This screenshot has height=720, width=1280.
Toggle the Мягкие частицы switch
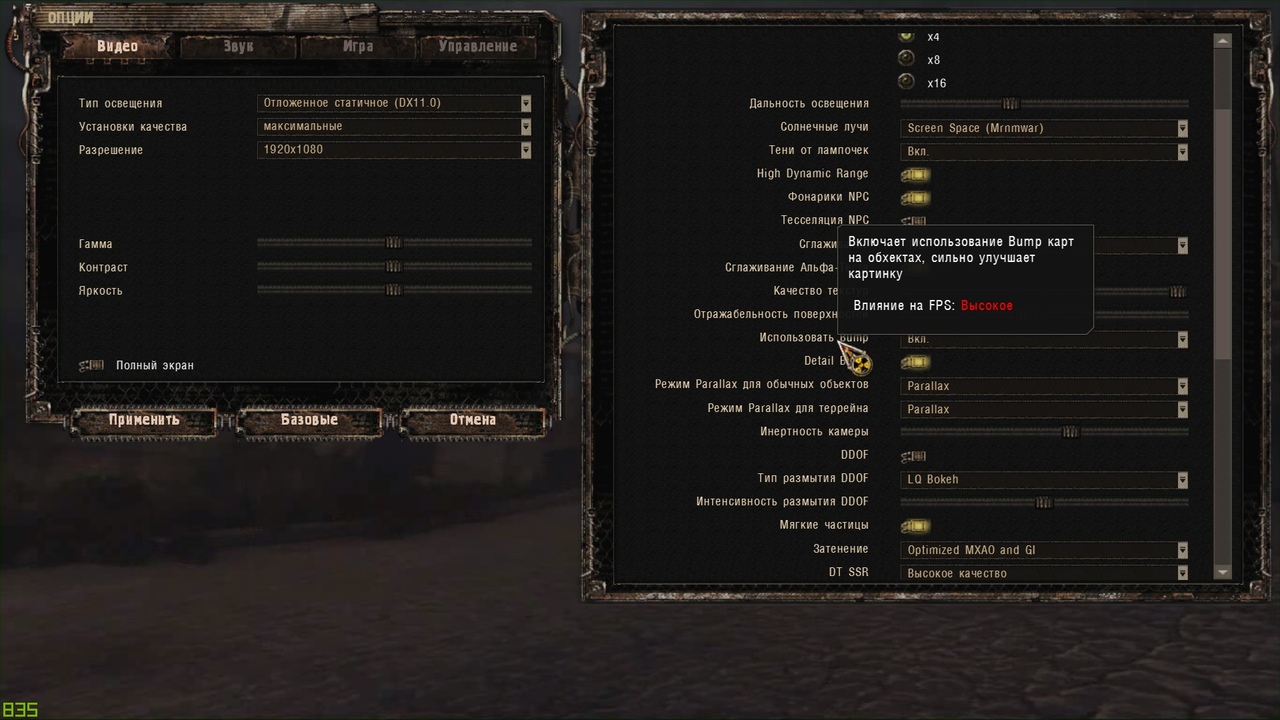pos(914,526)
